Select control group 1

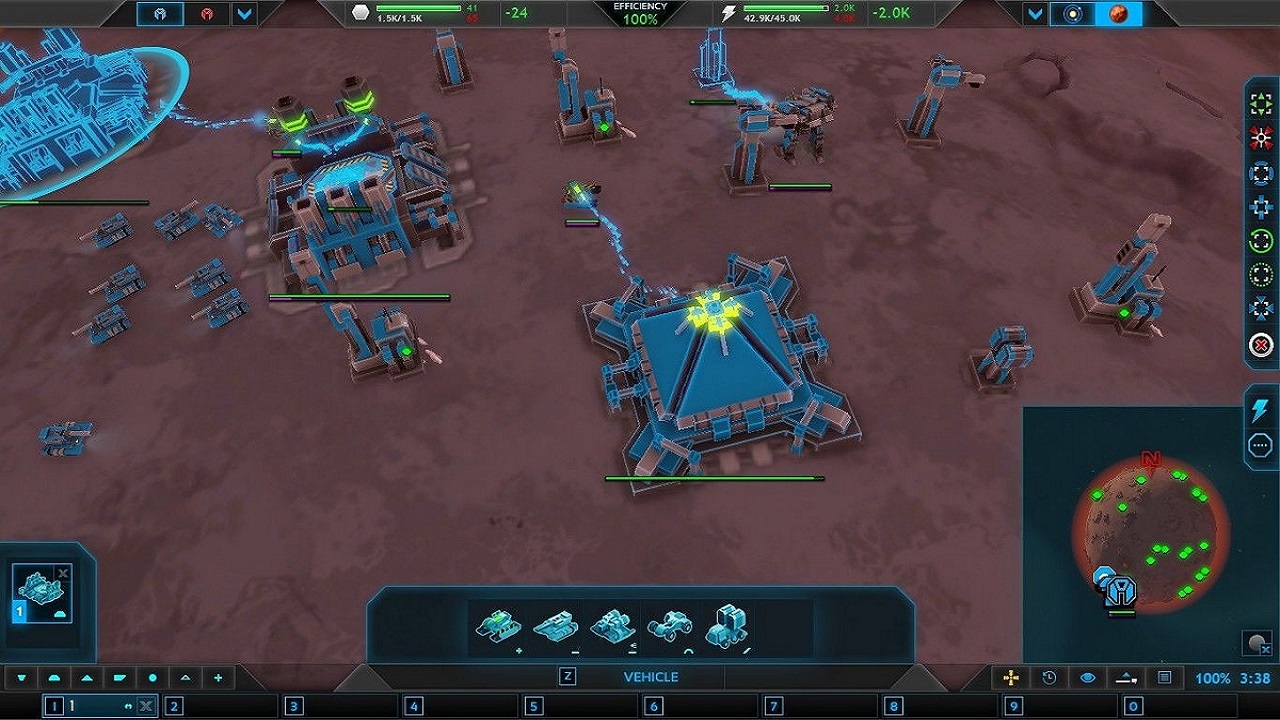click(56, 706)
